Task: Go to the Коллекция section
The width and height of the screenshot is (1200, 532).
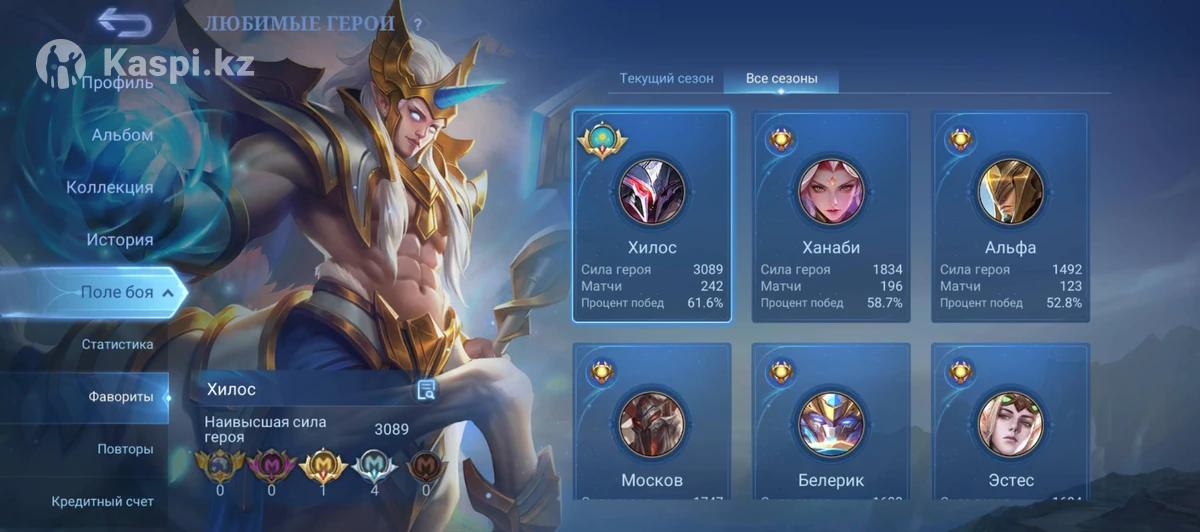Action: coord(110,187)
